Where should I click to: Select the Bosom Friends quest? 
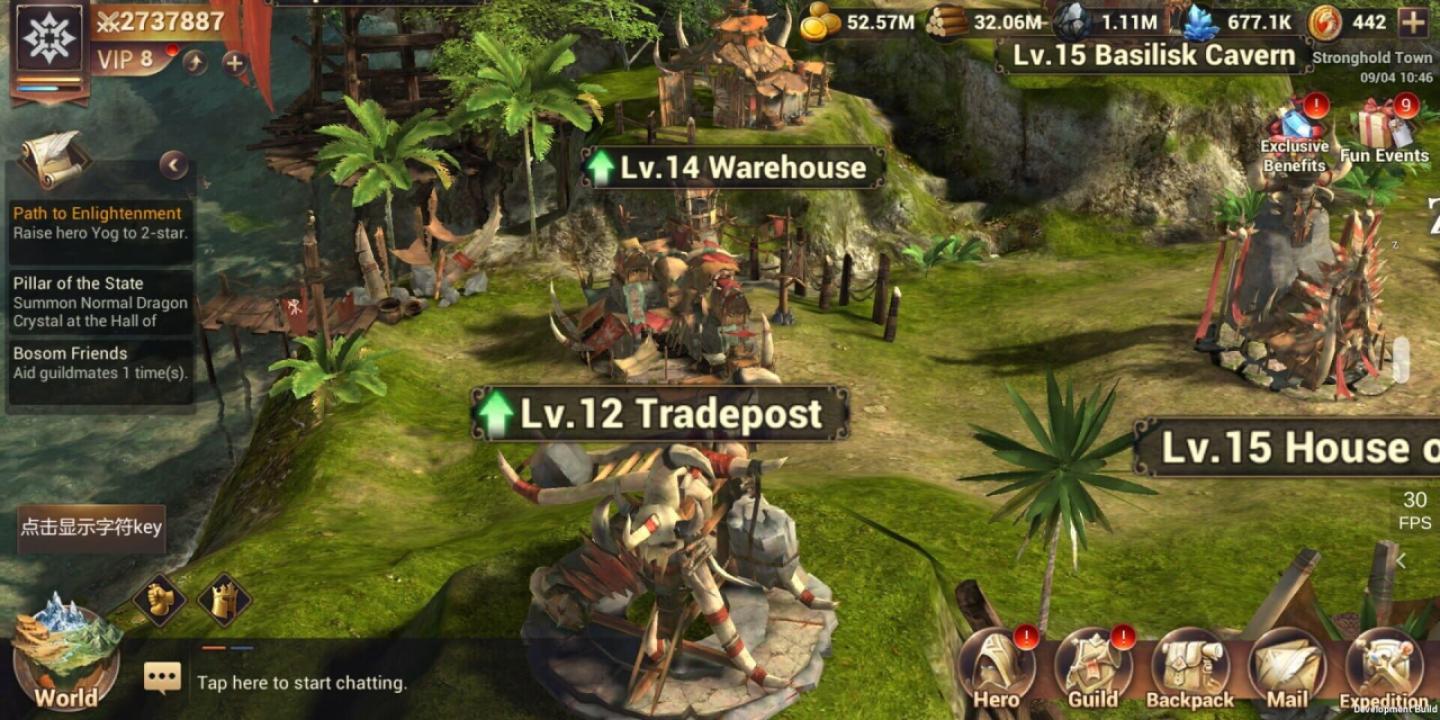(100, 363)
